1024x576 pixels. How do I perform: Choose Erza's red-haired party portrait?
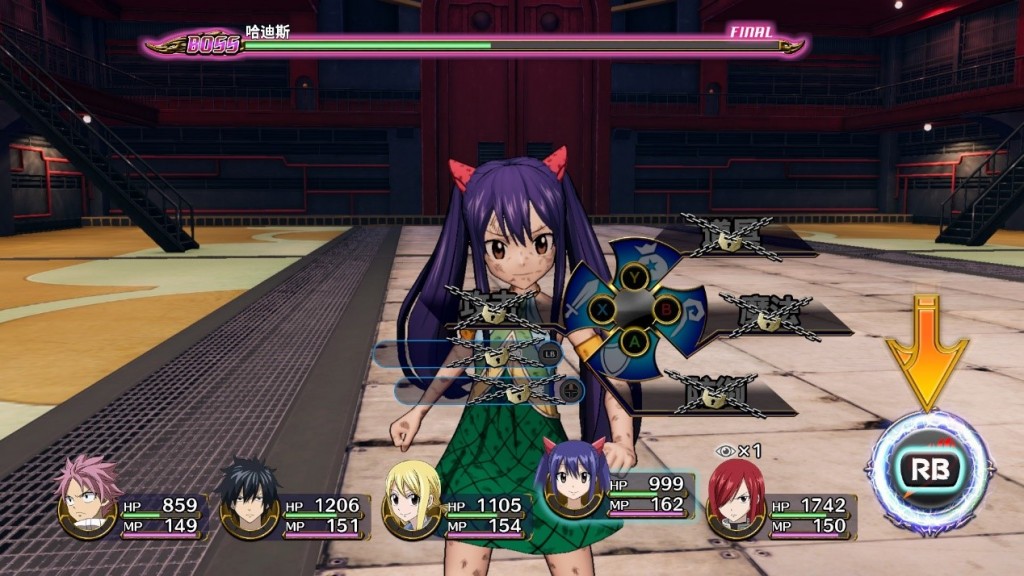pyautogui.click(x=735, y=497)
